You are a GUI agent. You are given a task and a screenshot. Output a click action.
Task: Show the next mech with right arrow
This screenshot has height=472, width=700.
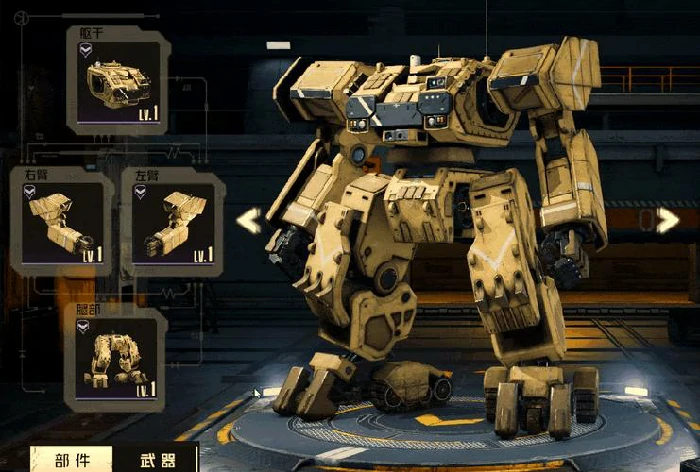(x=667, y=221)
